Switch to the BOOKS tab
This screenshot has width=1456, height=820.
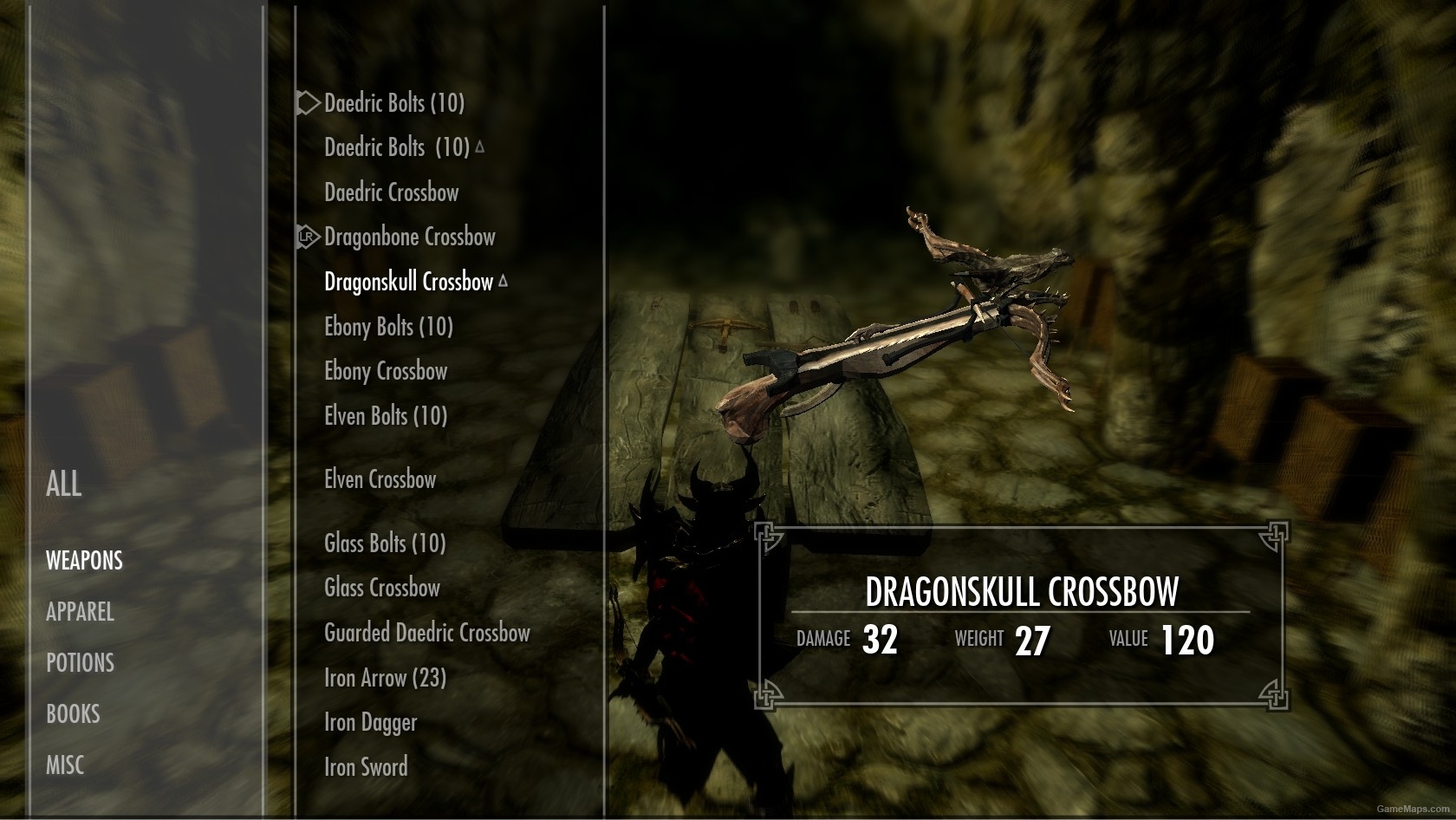(74, 713)
